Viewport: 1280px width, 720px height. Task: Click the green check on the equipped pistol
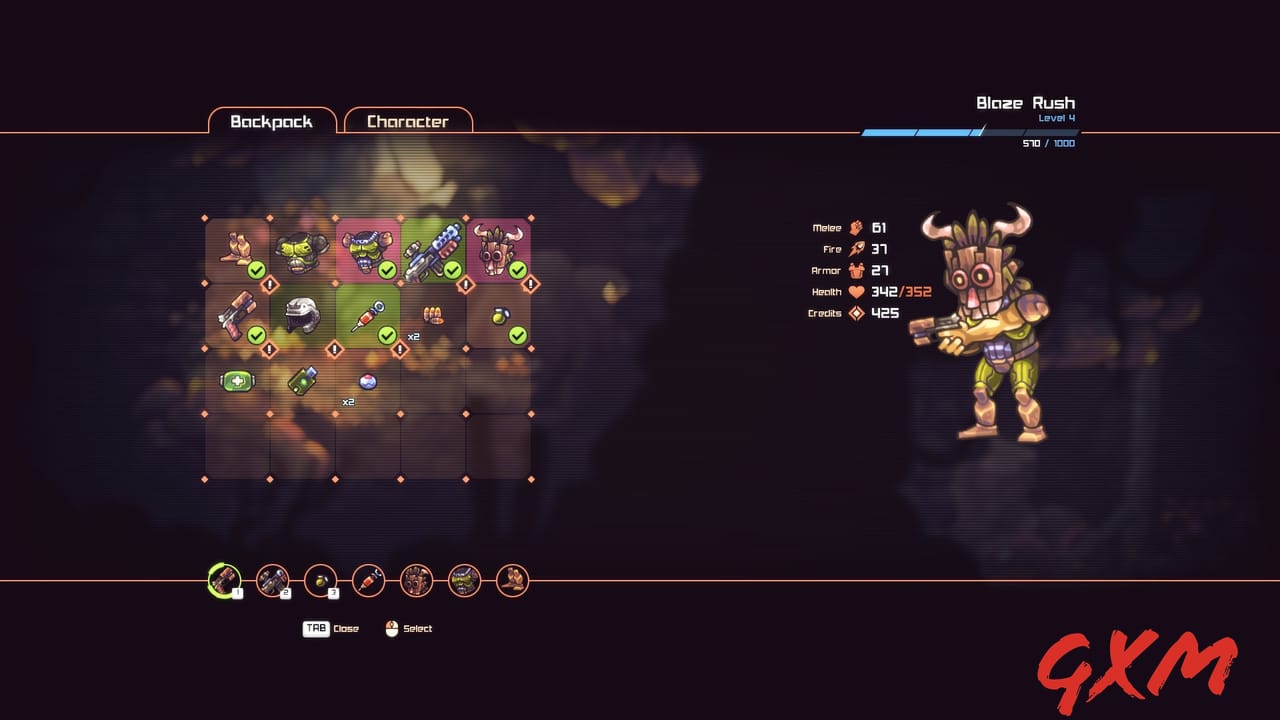256,334
